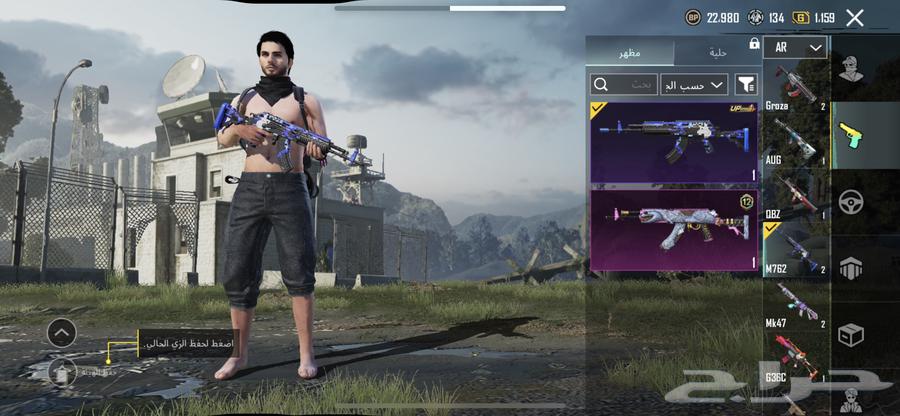The height and width of the screenshot is (416, 900).
Task: Switch to the مظهر skins tab
Action: click(x=630, y=52)
